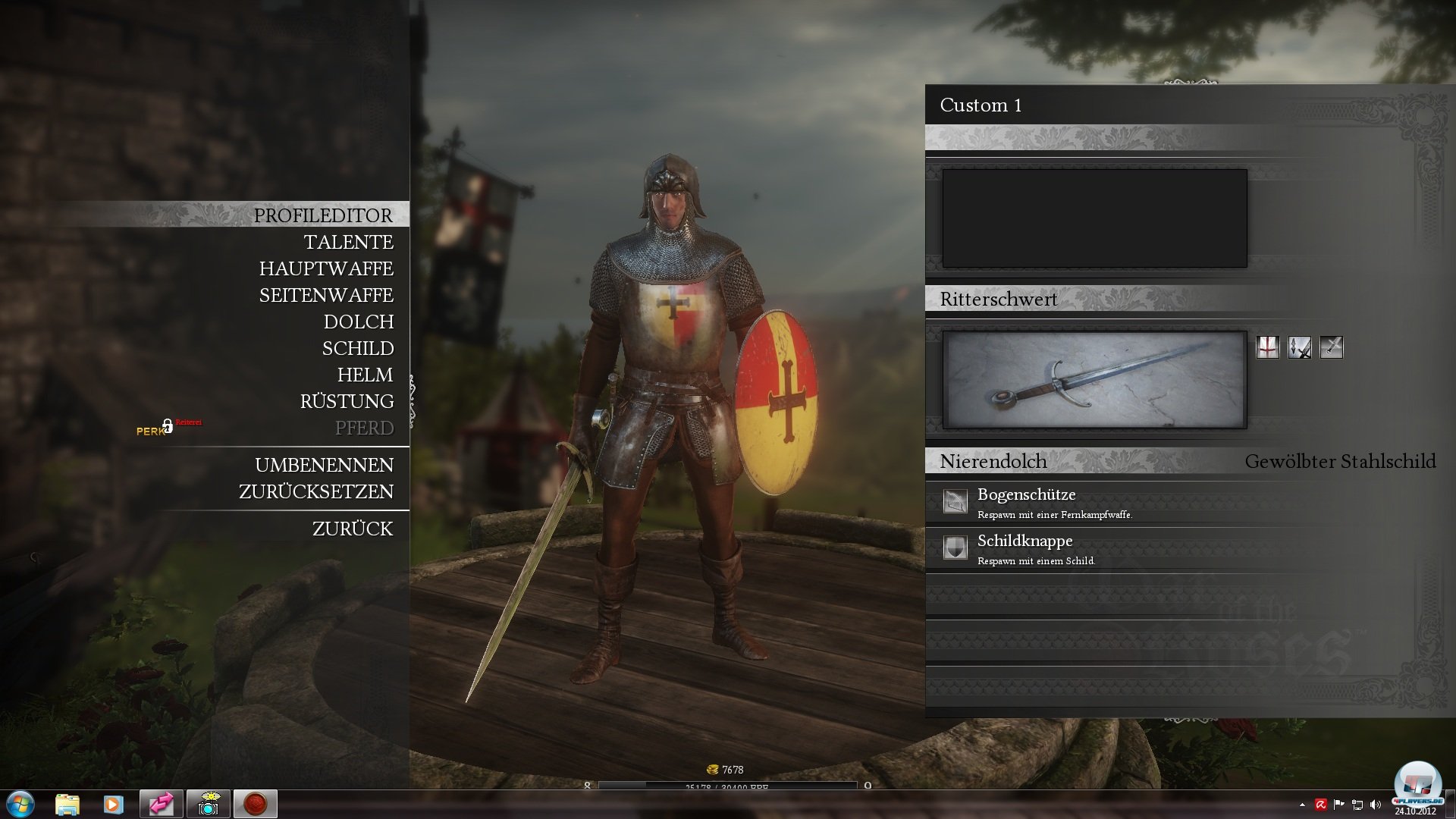Click the Umbenennen rename option
The image size is (1456, 819).
coord(324,465)
